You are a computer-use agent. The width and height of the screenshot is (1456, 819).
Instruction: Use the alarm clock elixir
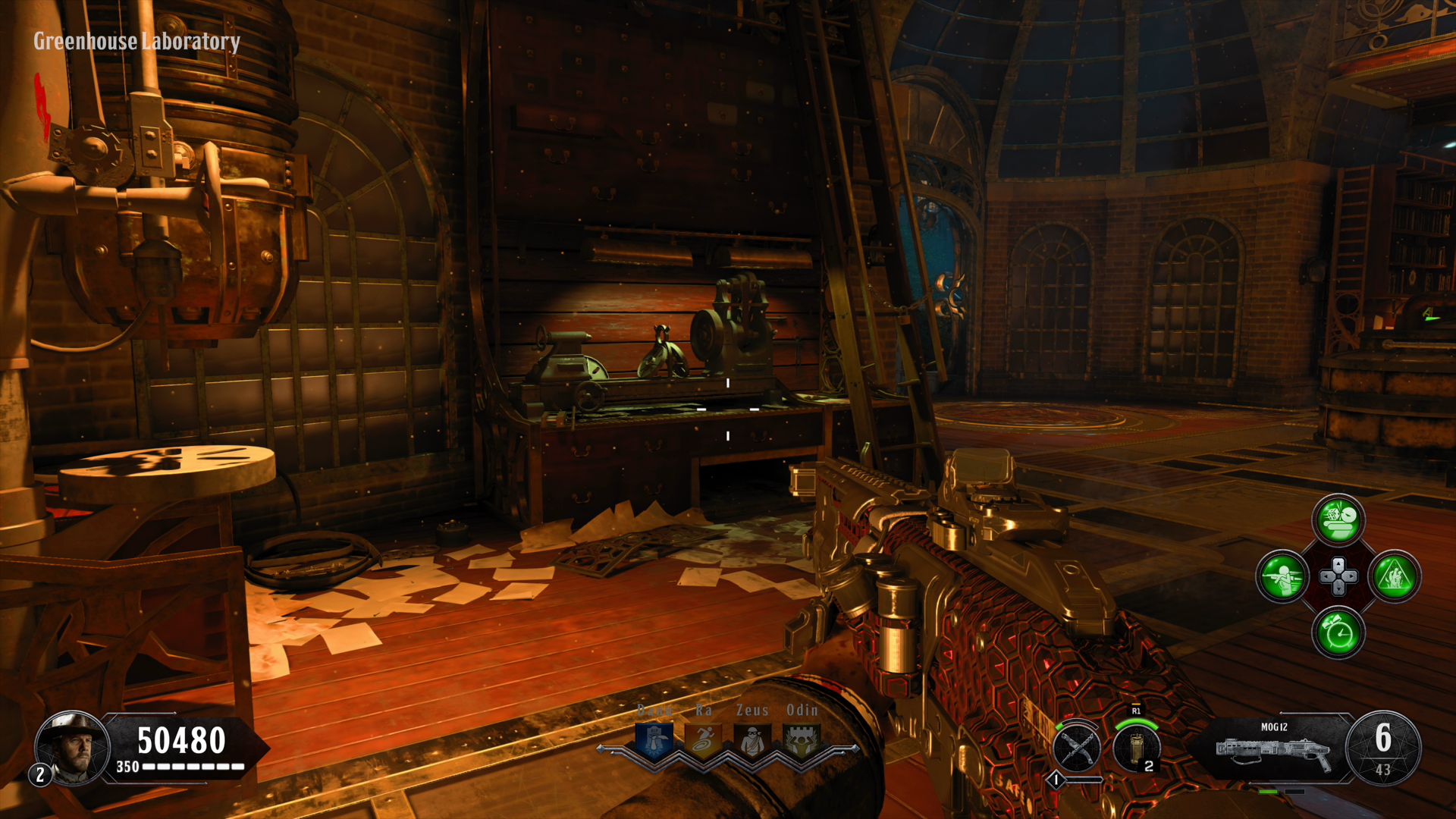[1338, 632]
